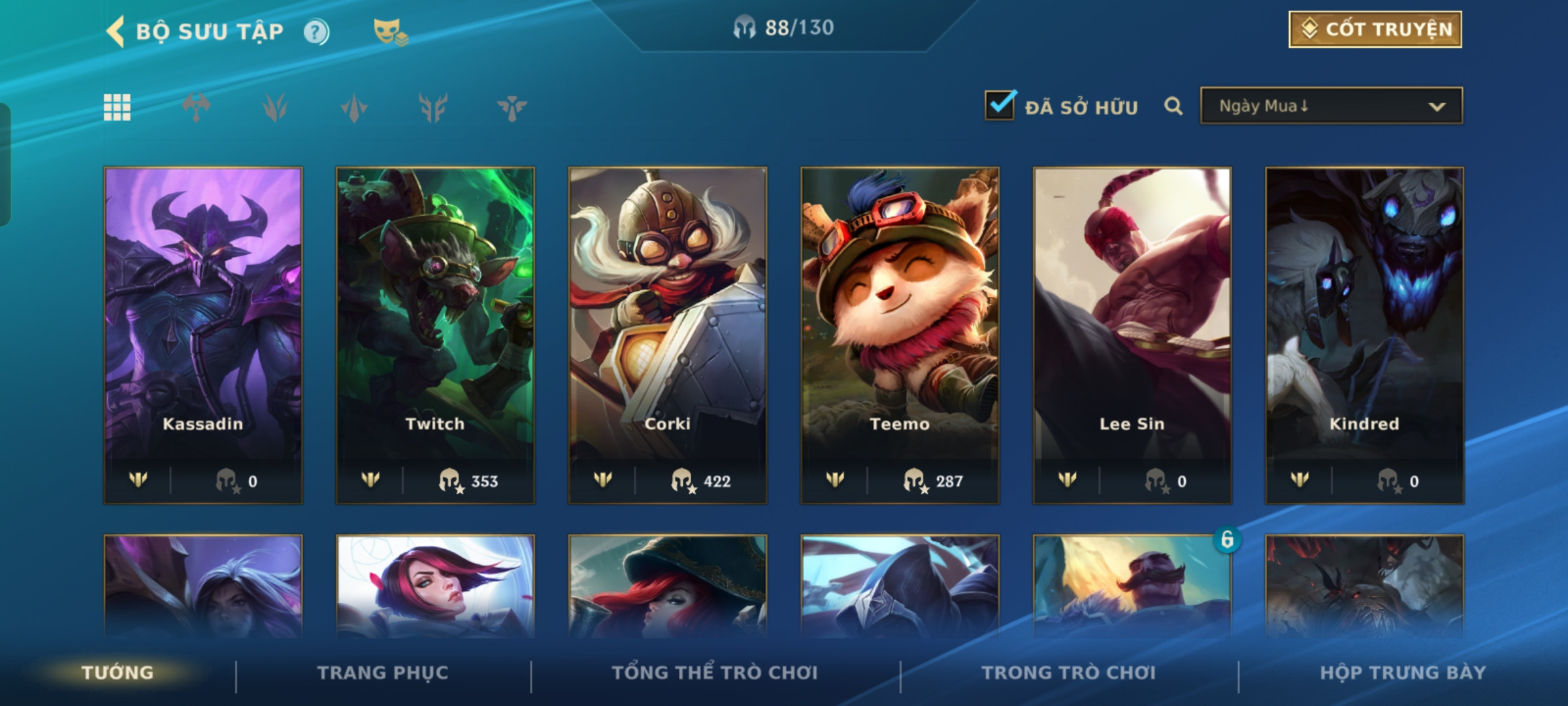1568x706 pixels.
Task: Select the all-champions grid filter
Action: coord(117,107)
